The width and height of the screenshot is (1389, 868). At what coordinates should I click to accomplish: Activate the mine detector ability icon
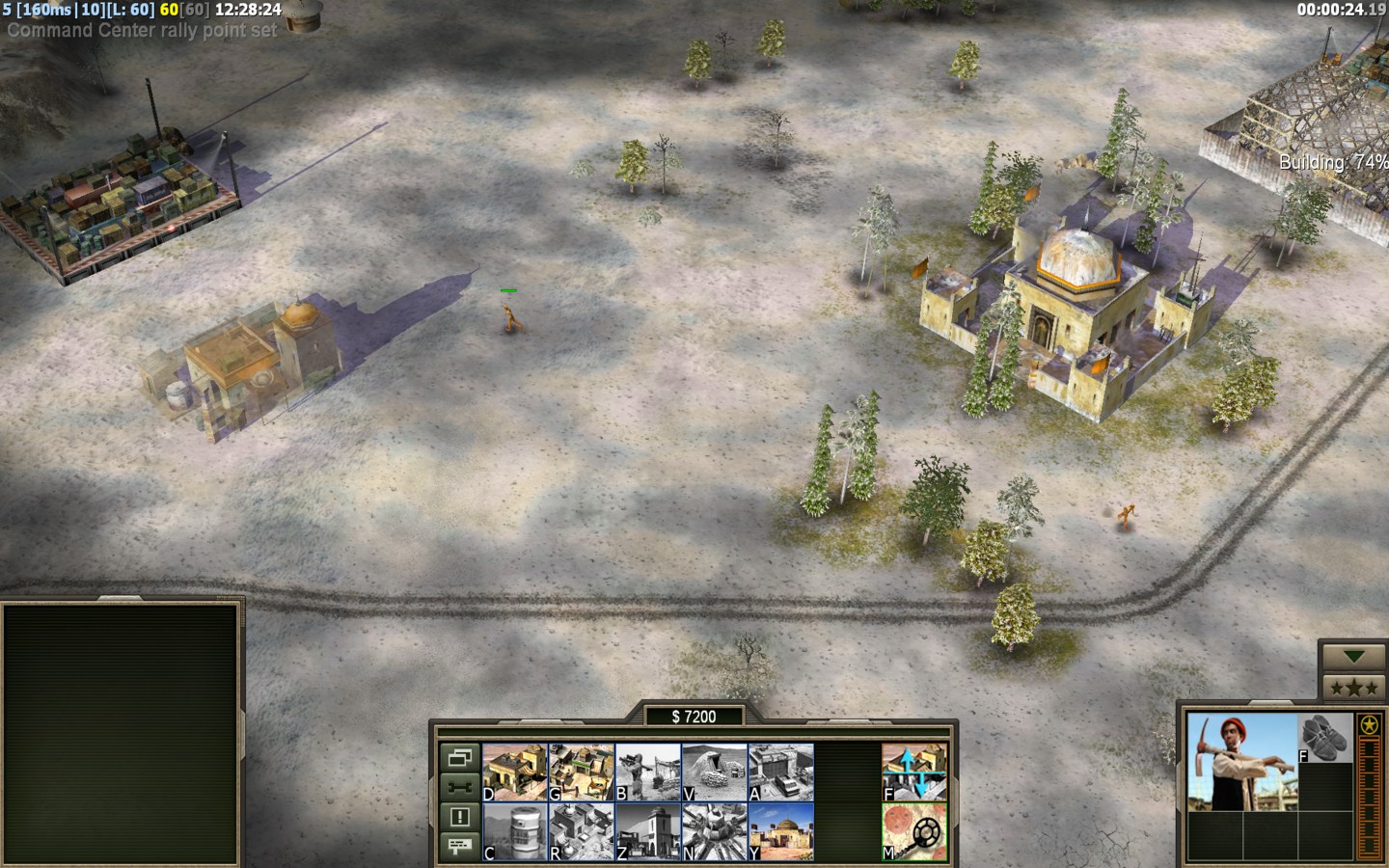(x=913, y=831)
